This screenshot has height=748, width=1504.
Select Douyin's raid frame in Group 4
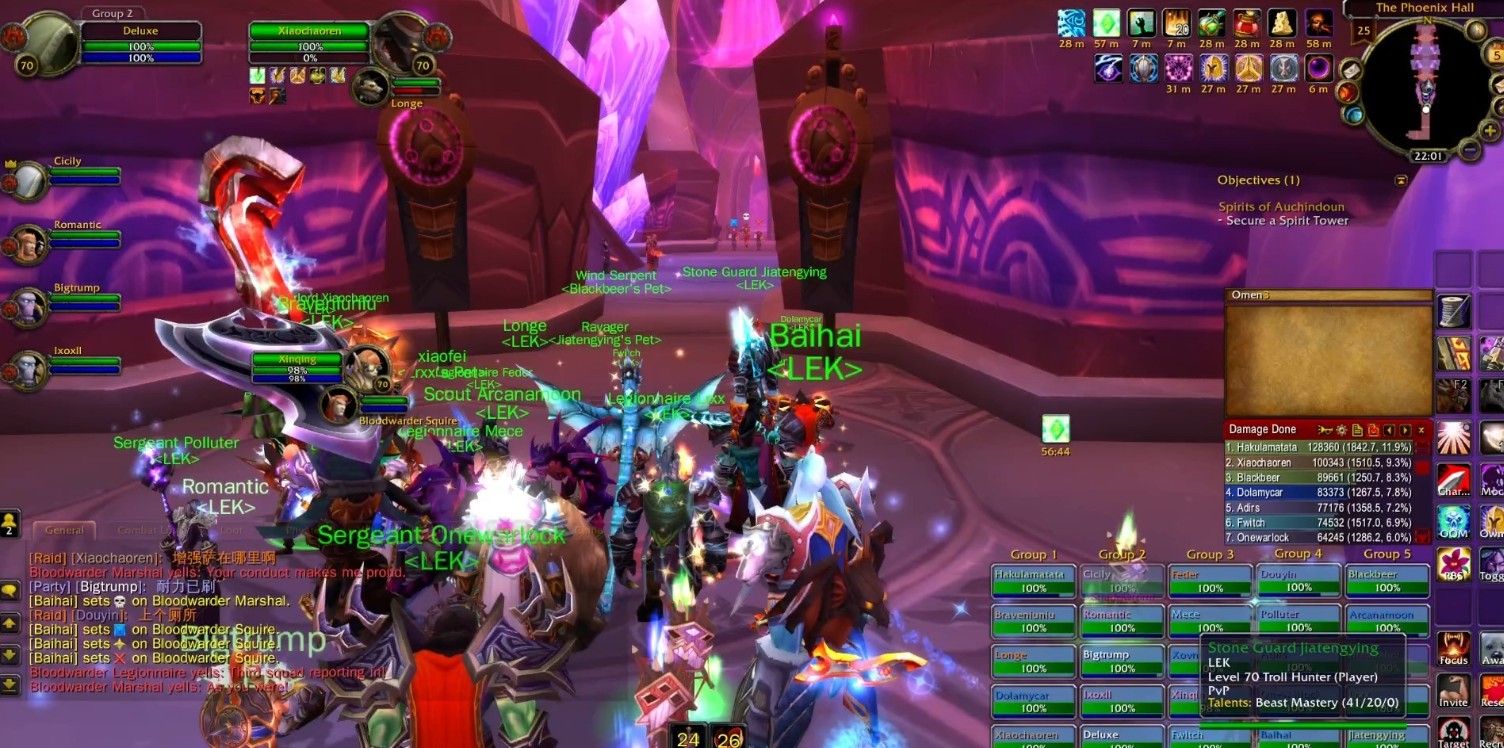click(1298, 581)
